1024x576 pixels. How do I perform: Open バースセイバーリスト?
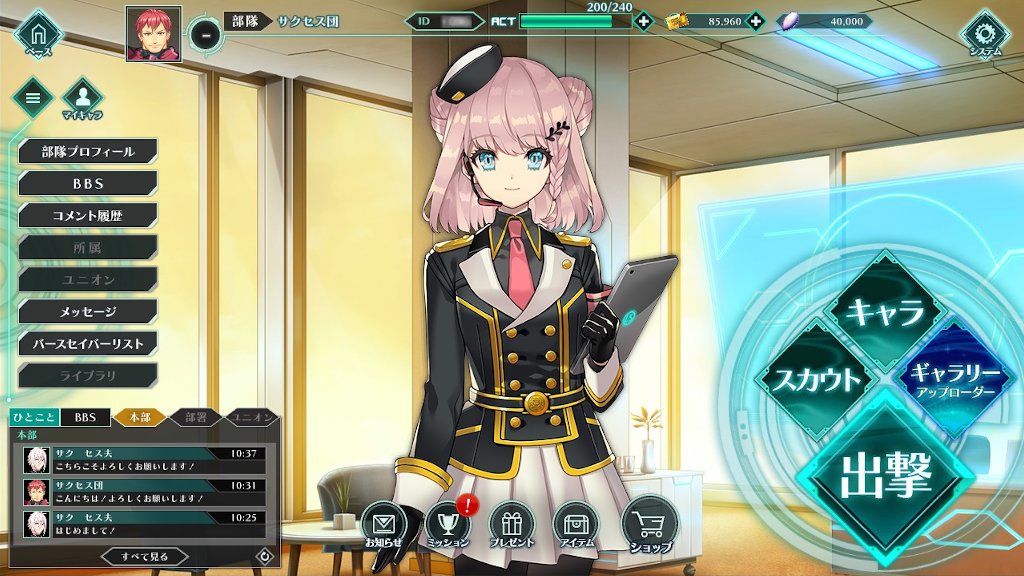88,344
